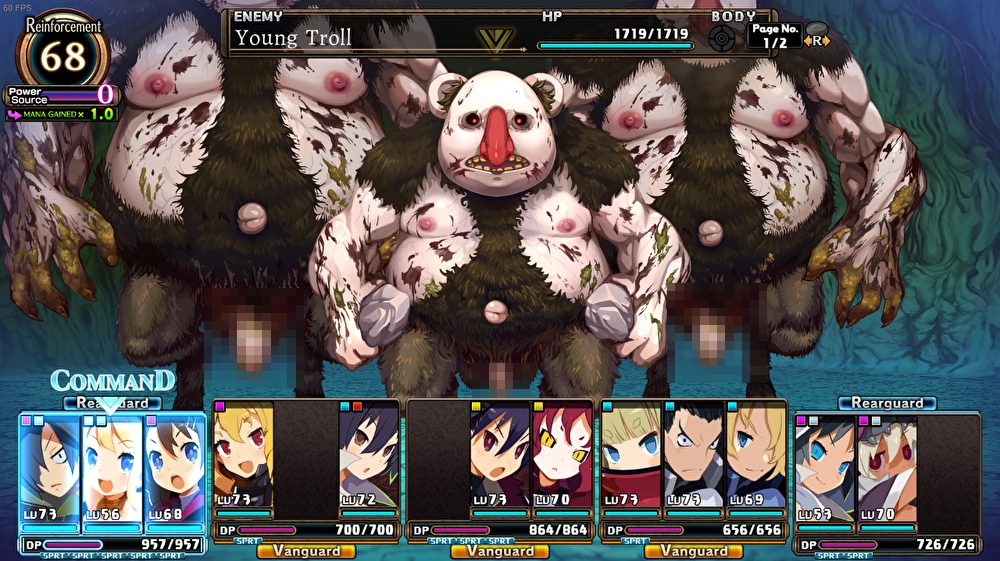Click the BODY target crosshair icon

coord(722,38)
